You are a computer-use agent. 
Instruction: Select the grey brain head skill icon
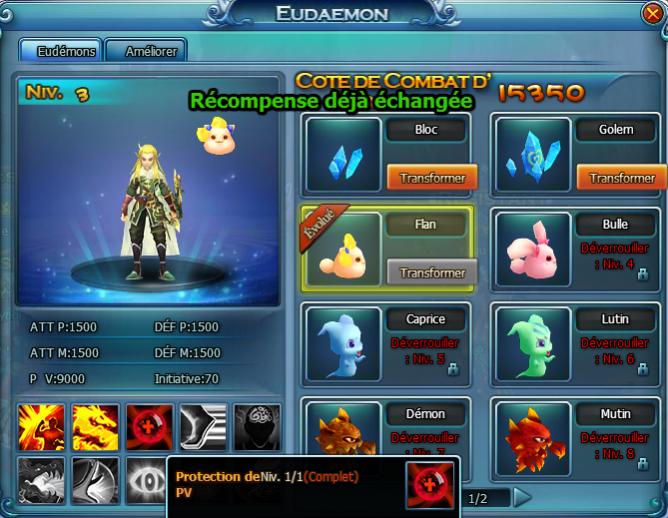tap(257, 427)
